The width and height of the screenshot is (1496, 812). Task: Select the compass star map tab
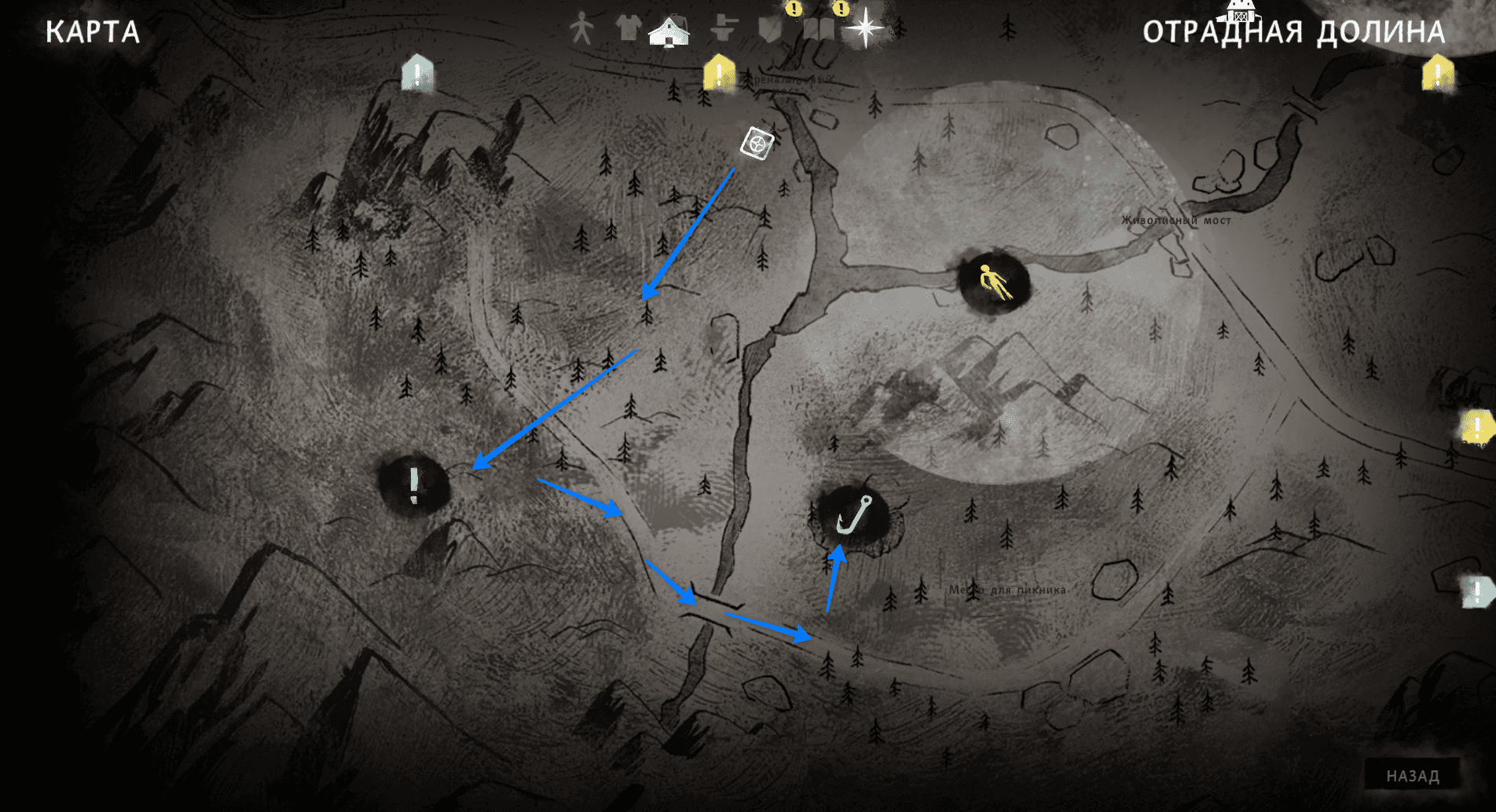864,28
